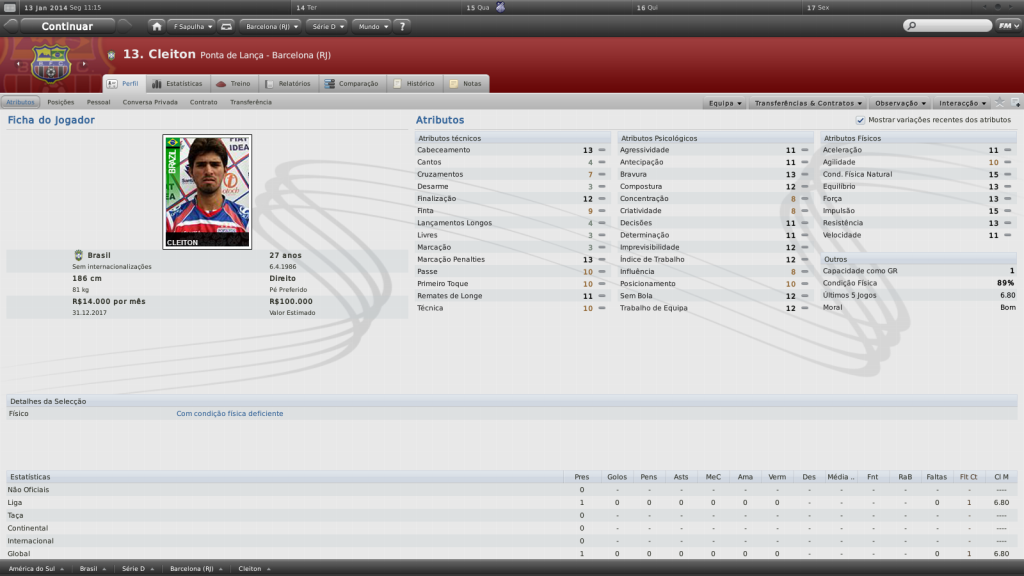This screenshot has width=1024, height=576.
Task: Go to the home screen icon
Action: pyautogui.click(x=157, y=26)
